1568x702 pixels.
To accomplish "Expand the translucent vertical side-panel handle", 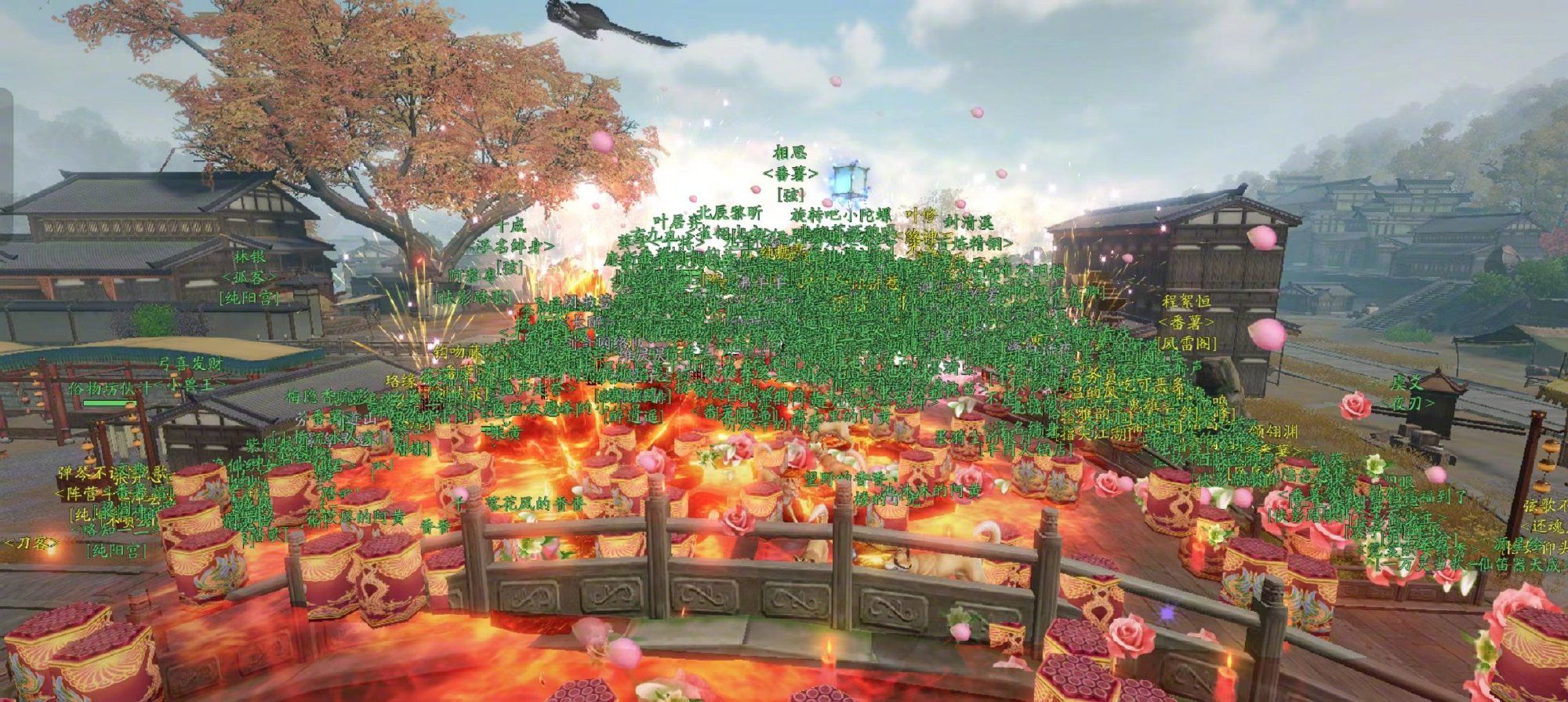I will pos(6,161).
